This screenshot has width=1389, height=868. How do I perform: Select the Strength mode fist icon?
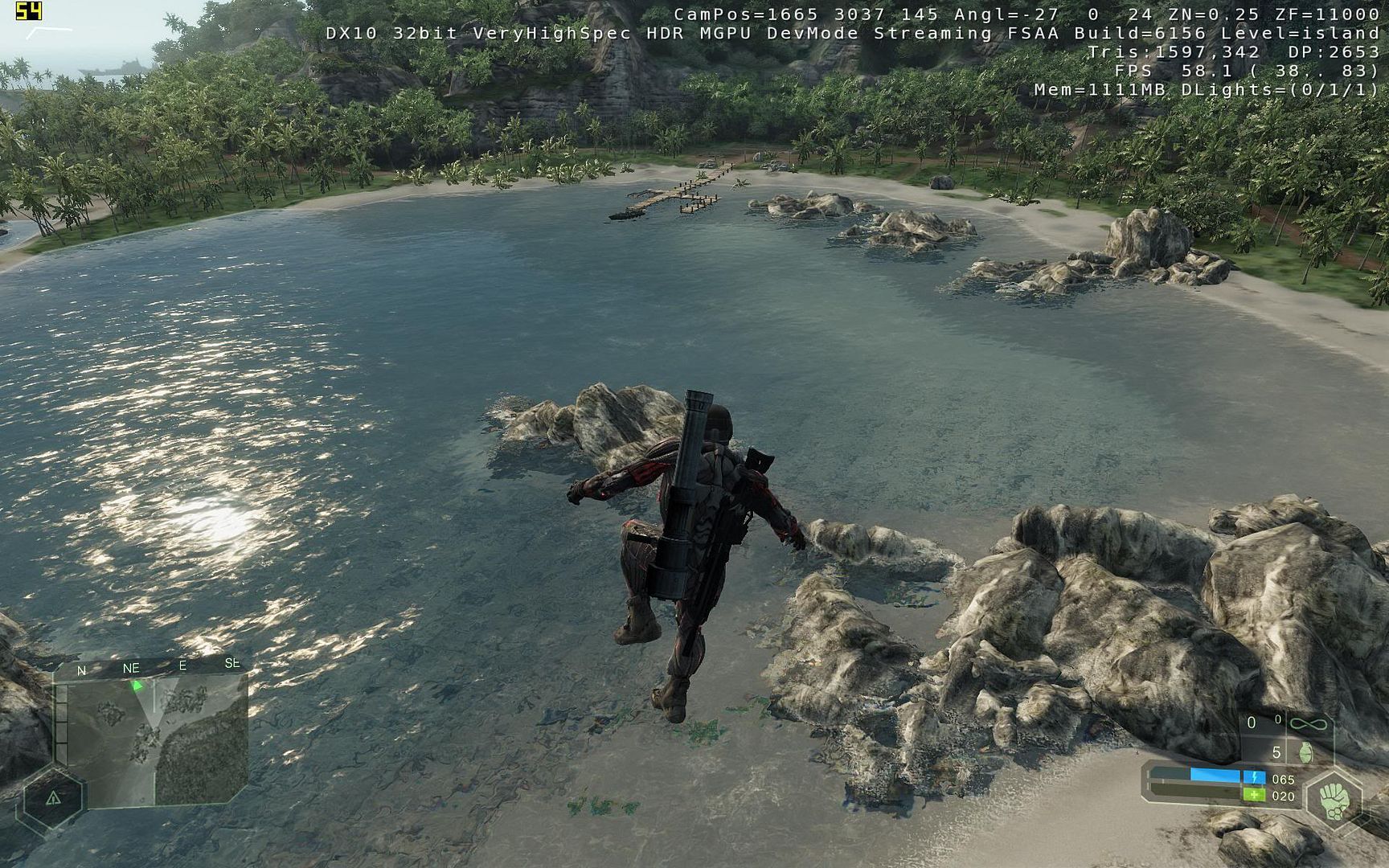[x=1335, y=798]
